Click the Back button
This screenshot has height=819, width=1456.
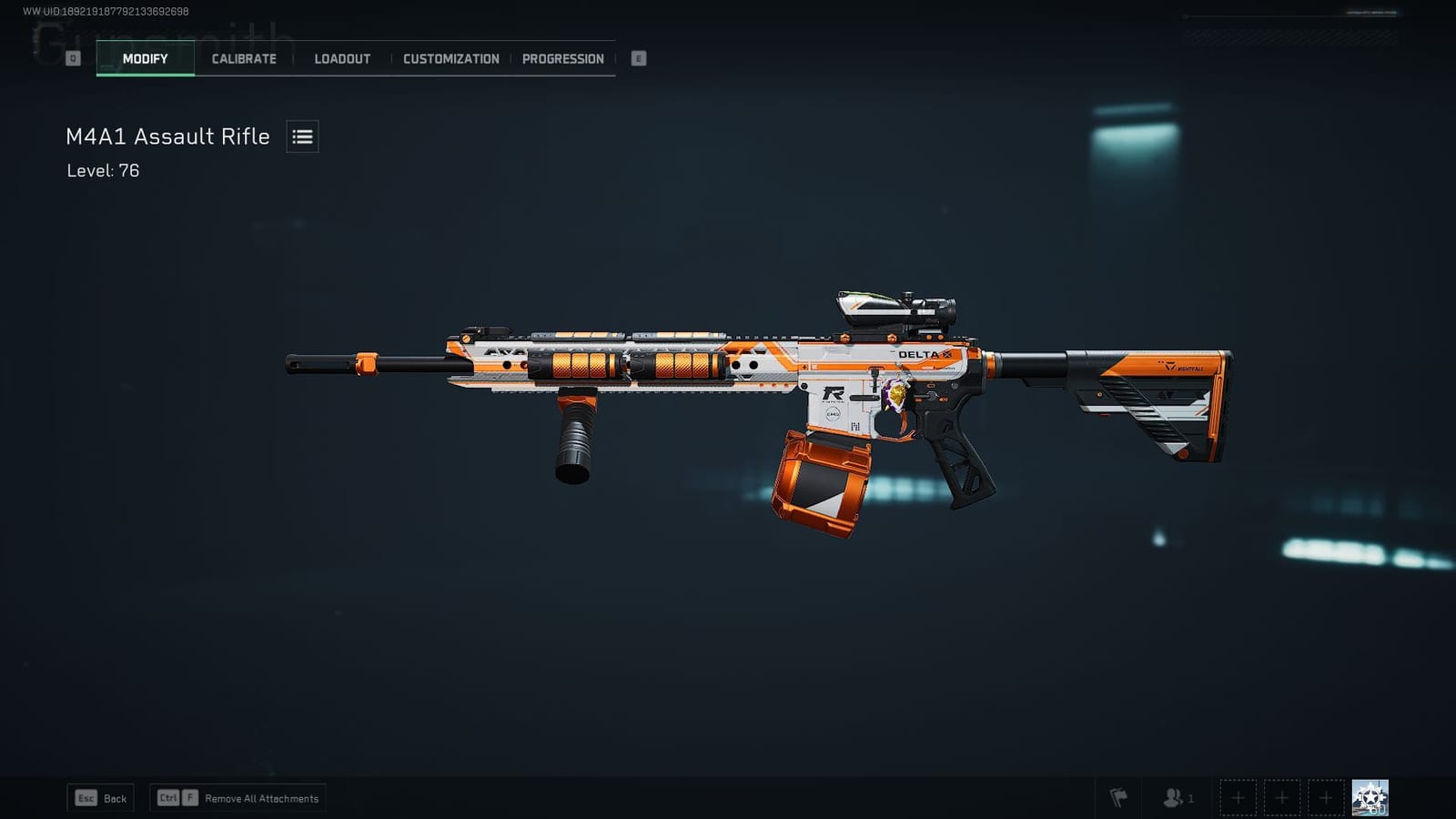(x=100, y=797)
